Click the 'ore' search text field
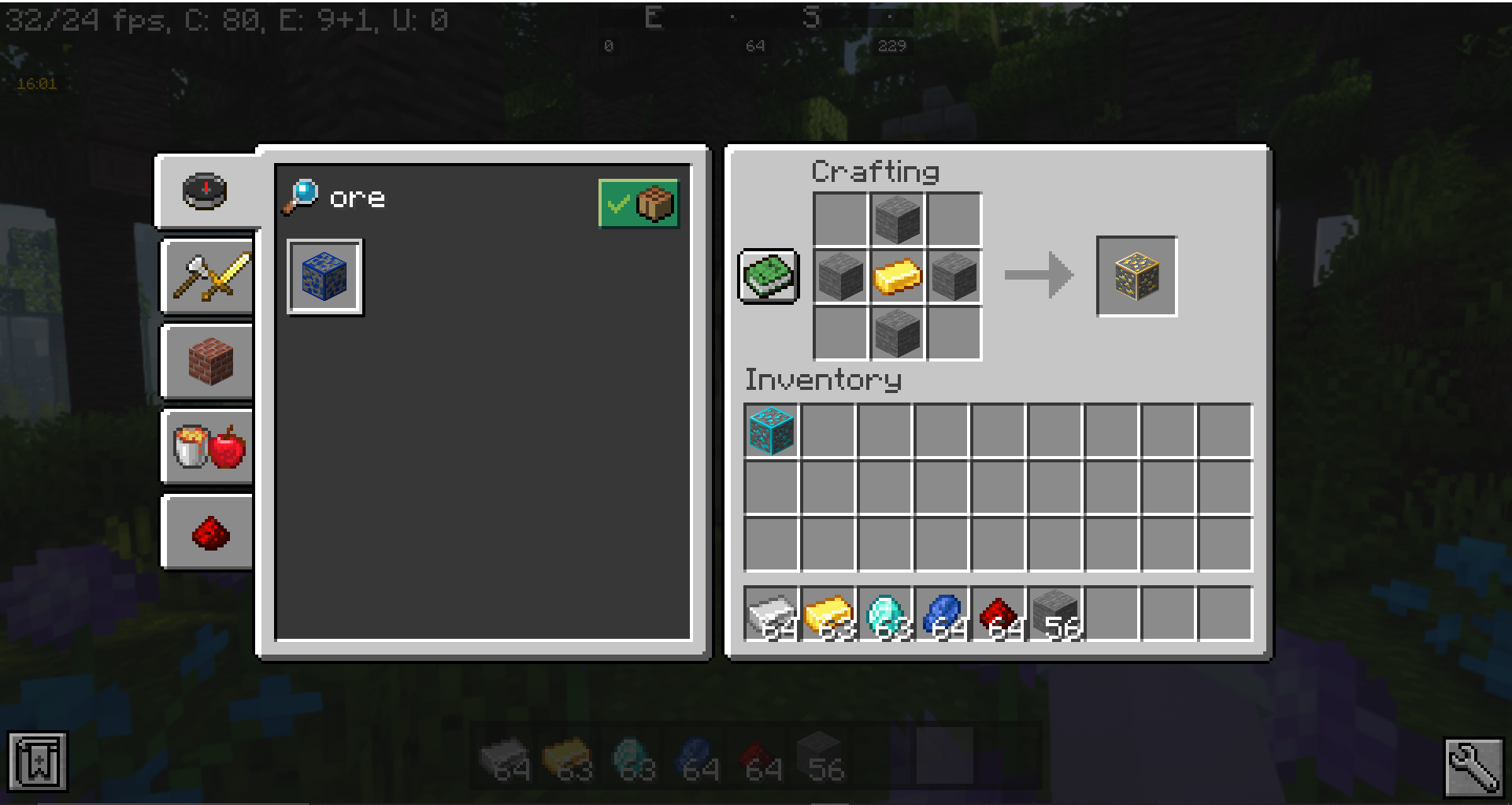This screenshot has width=1512, height=805. pyautogui.click(x=358, y=197)
